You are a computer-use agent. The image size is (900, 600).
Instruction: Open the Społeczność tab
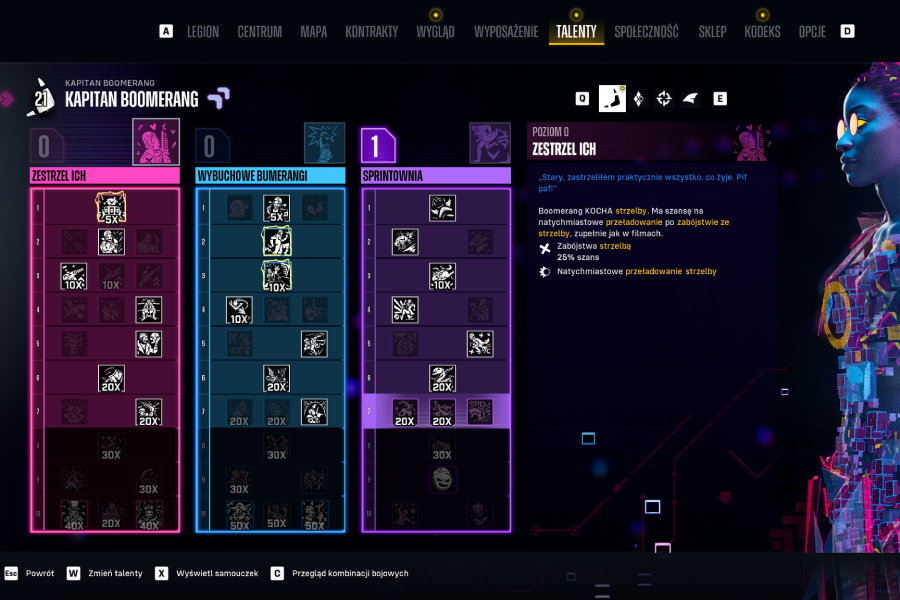pyautogui.click(x=646, y=32)
